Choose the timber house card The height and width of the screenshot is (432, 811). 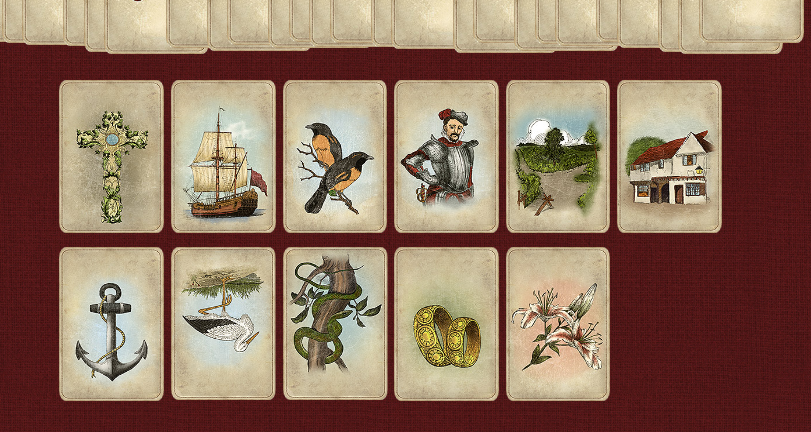[669, 157]
